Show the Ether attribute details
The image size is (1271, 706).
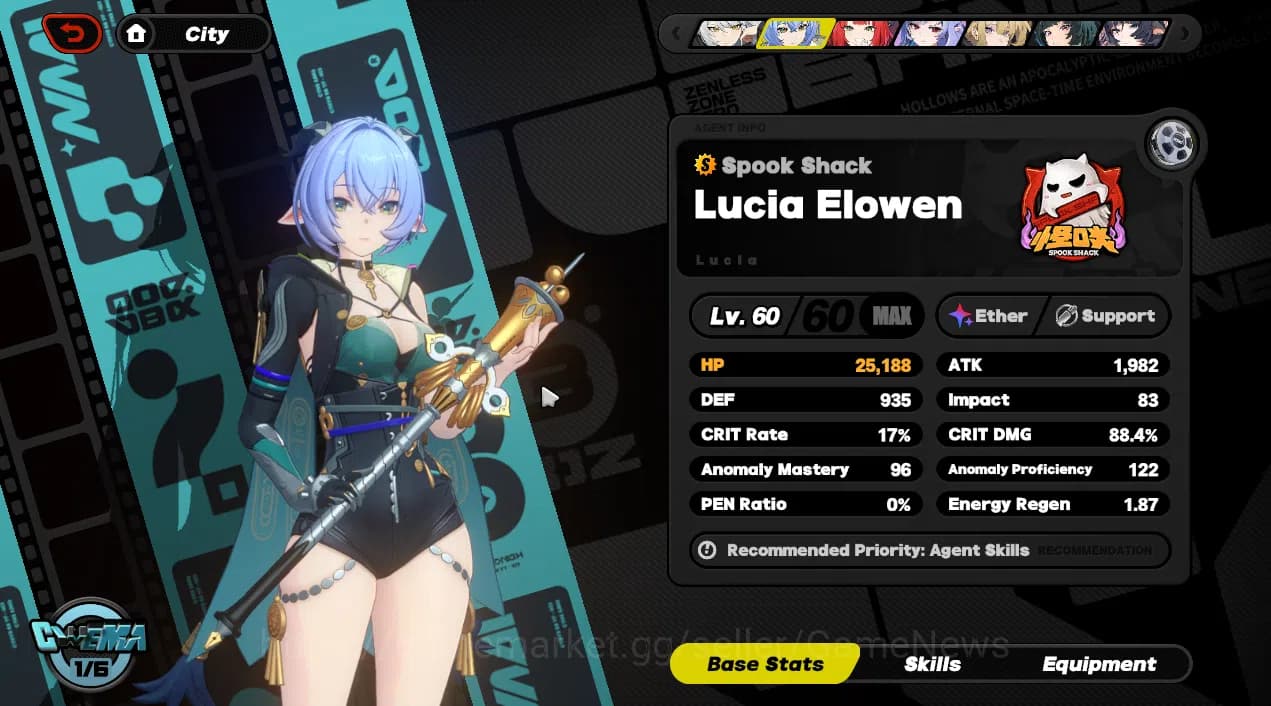coord(988,316)
